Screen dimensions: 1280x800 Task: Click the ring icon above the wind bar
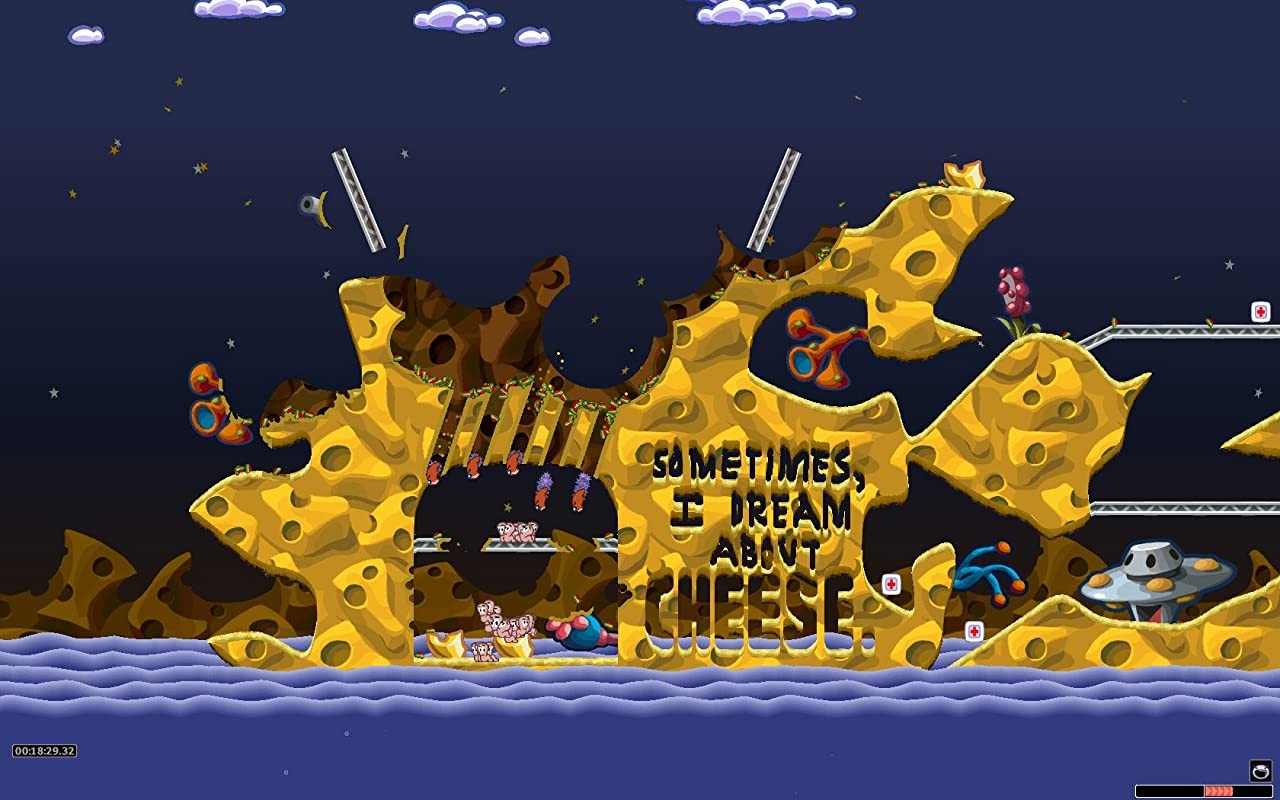pyautogui.click(x=1260, y=770)
